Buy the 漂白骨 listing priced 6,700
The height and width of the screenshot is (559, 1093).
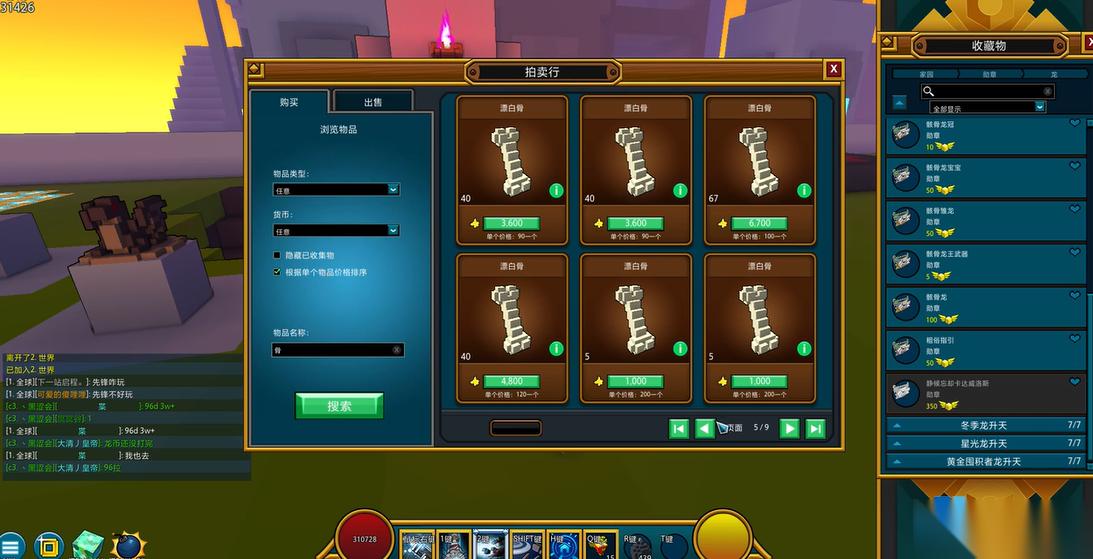click(759, 223)
